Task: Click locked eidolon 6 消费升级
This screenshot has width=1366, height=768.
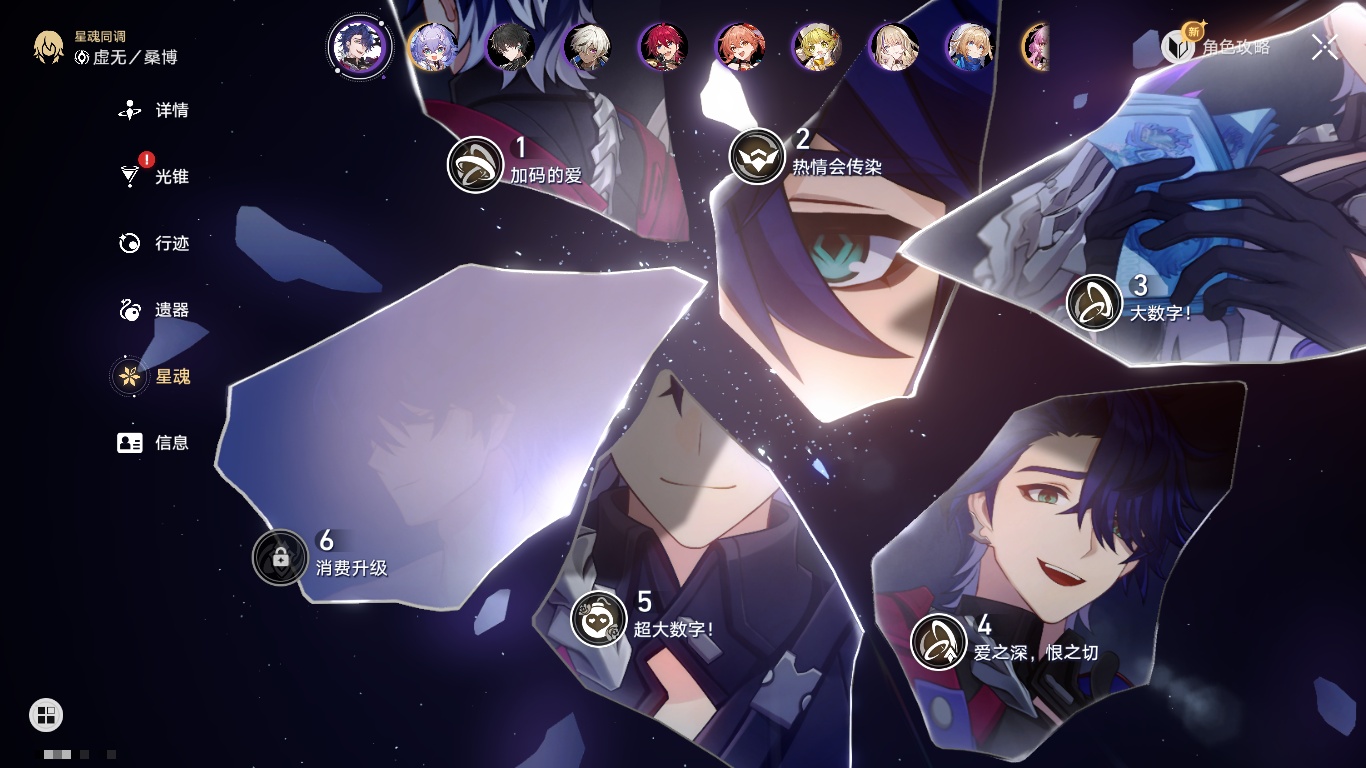Action: [280, 557]
